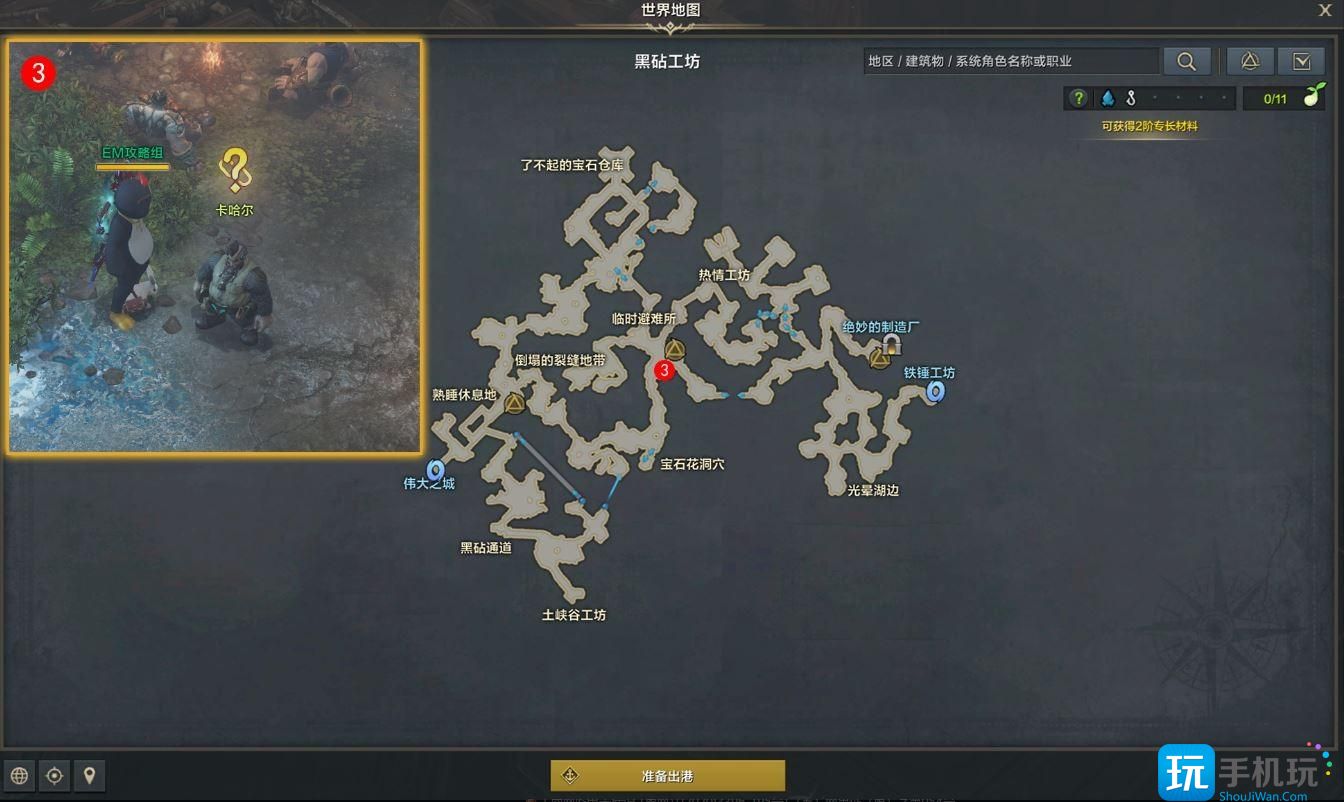Click the portal icon at 伟大之城

point(437,468)
